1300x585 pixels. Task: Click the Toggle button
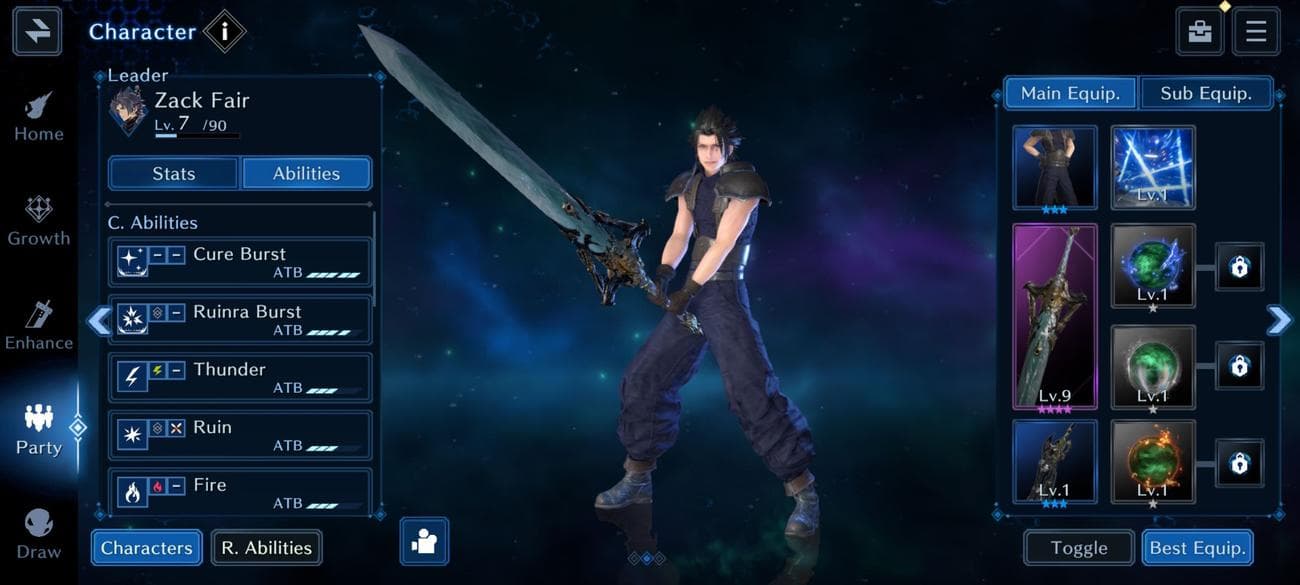tap(1079, 548)
